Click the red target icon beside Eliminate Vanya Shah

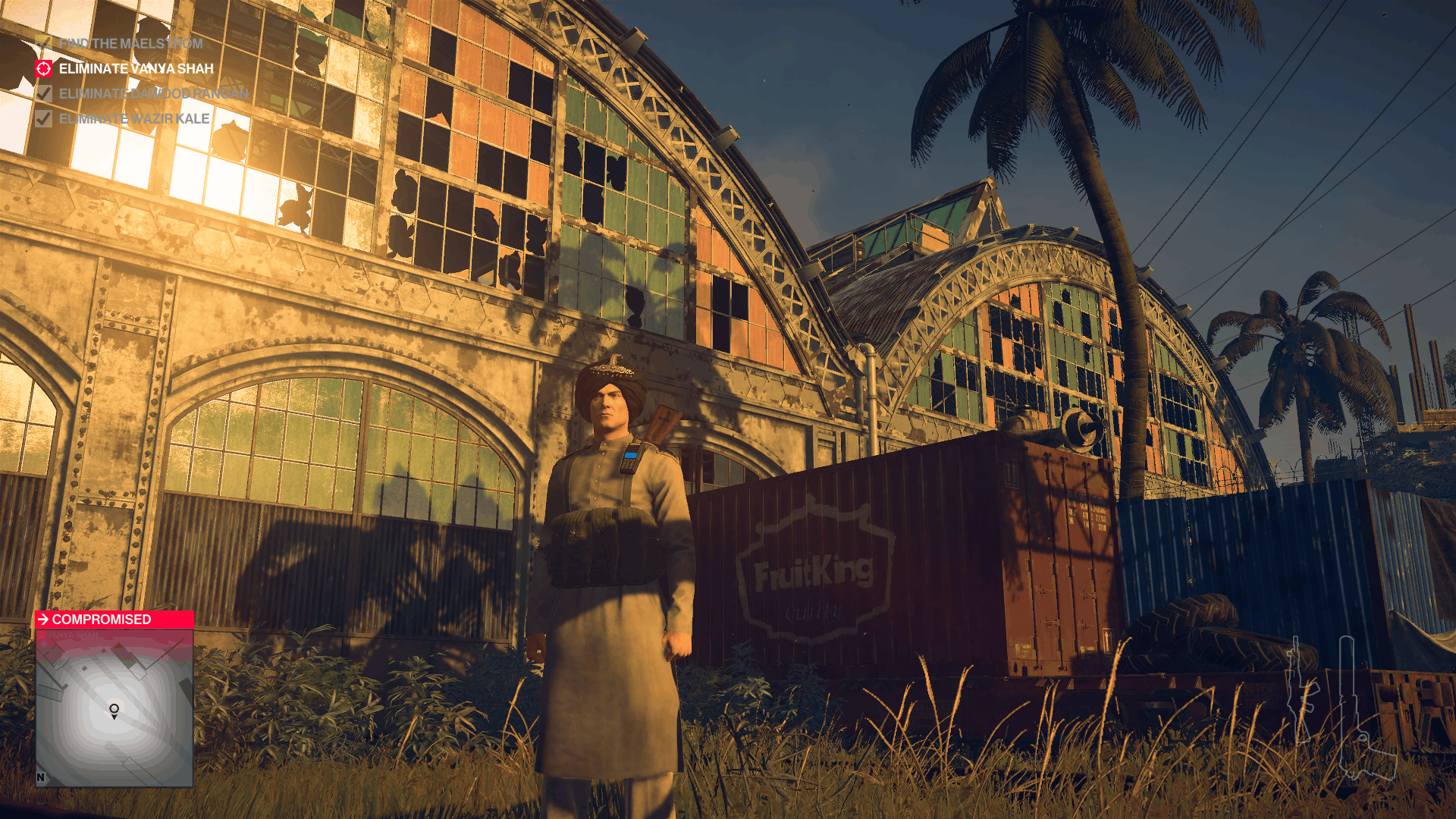tap(43, 67)
